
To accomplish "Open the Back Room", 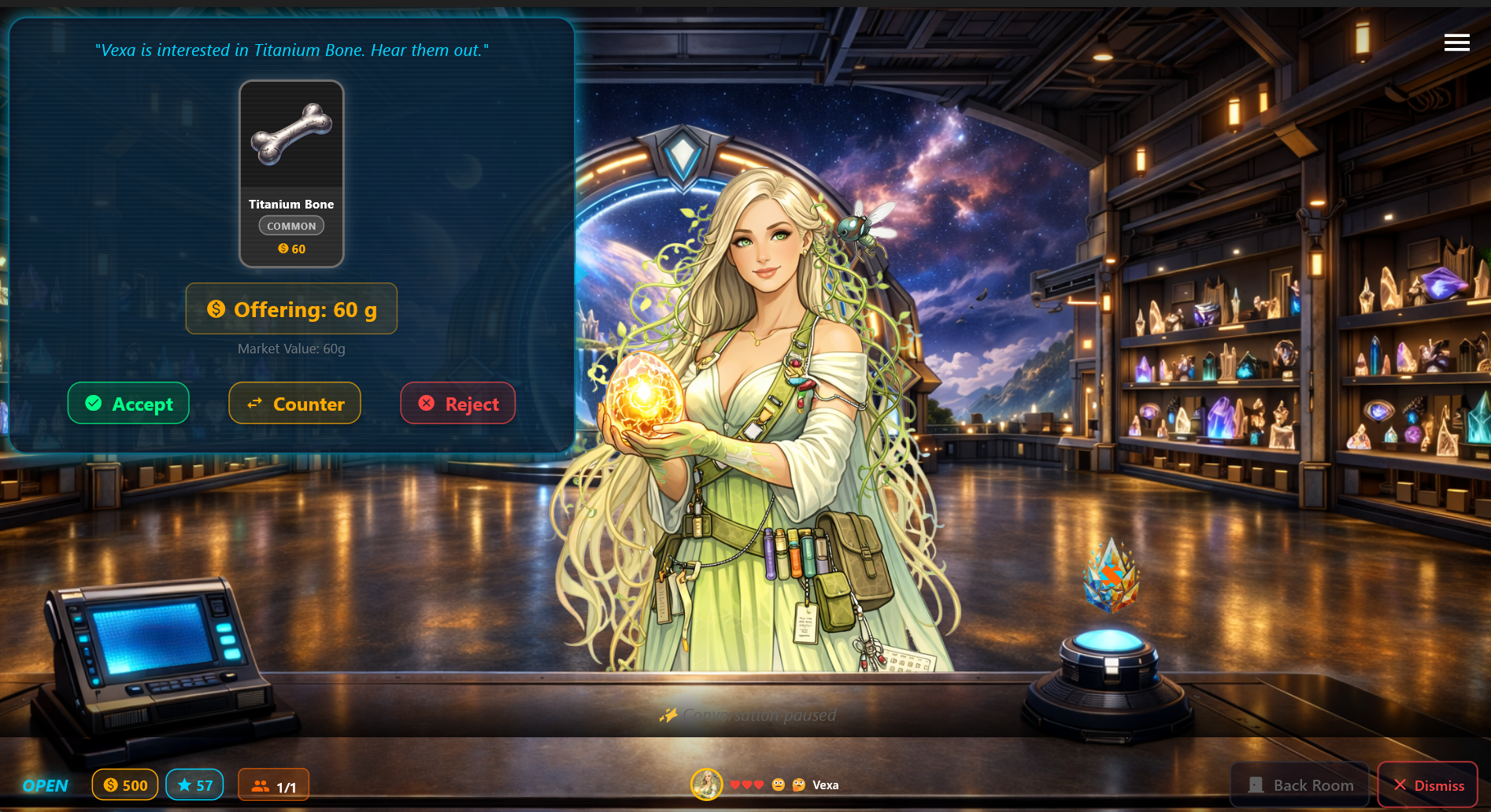I will [x=1300, y=784].
